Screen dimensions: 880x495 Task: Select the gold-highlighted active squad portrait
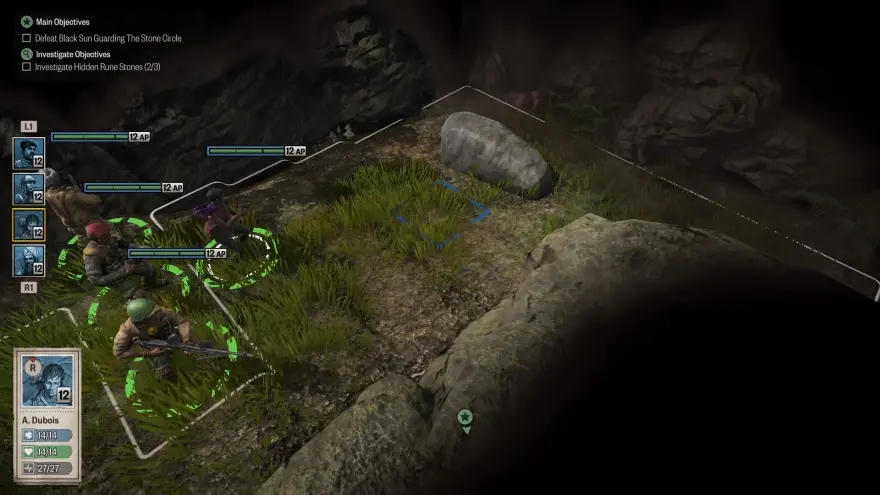click(28, 224)
